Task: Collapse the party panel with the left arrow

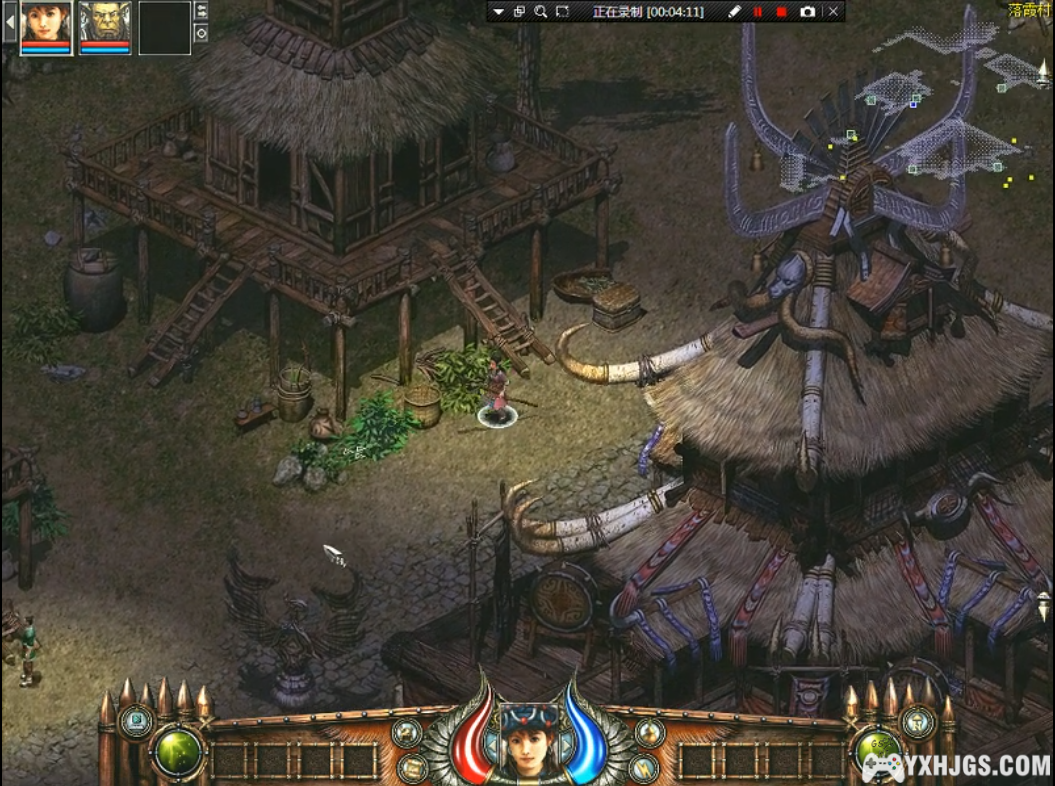Action: click(x=10, y=21)
